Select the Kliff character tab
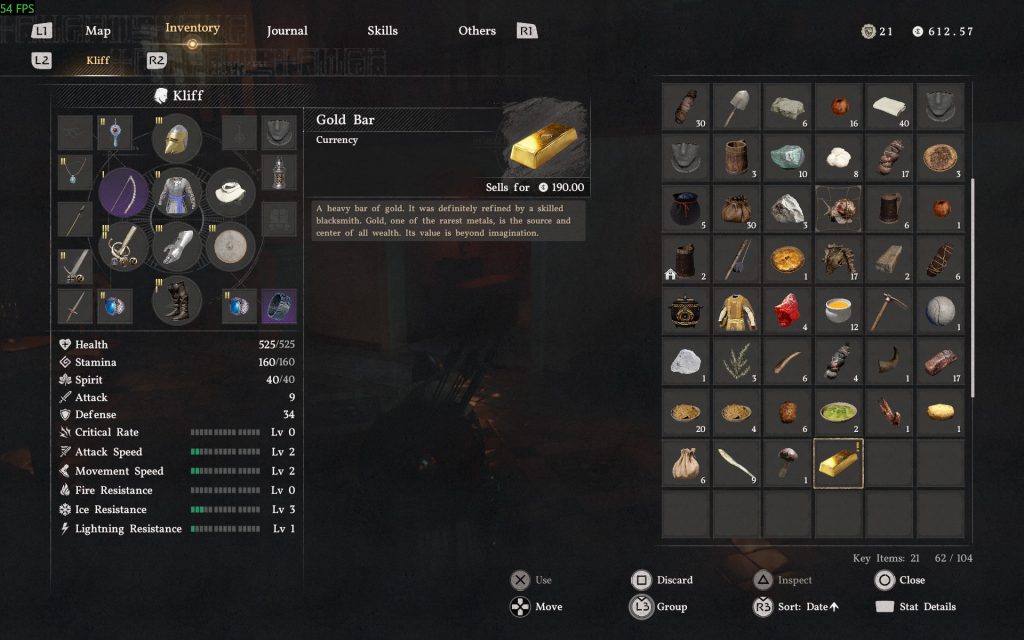Image resolution: width=1024 pixels, height=640 pixels. coord(98,60)
